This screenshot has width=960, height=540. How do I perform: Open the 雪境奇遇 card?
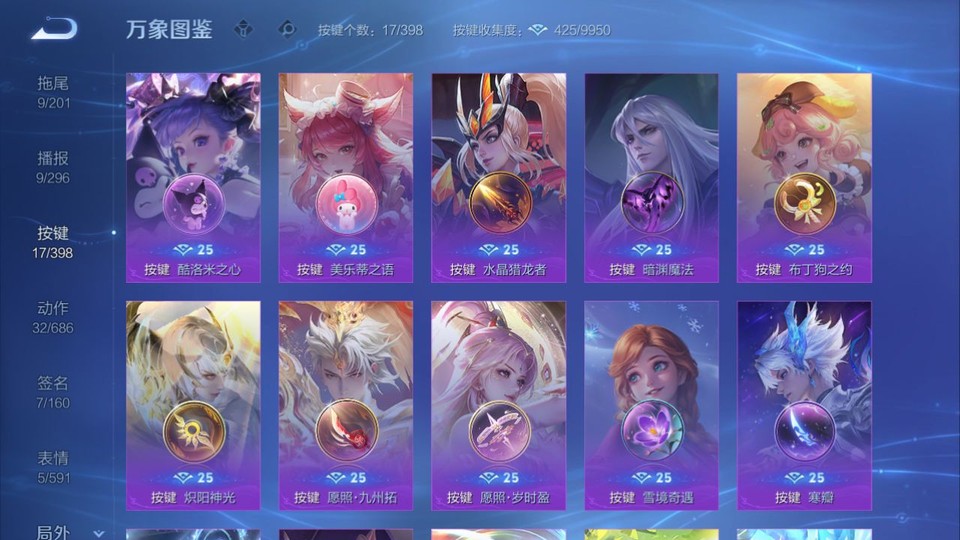tap(651, 405)
